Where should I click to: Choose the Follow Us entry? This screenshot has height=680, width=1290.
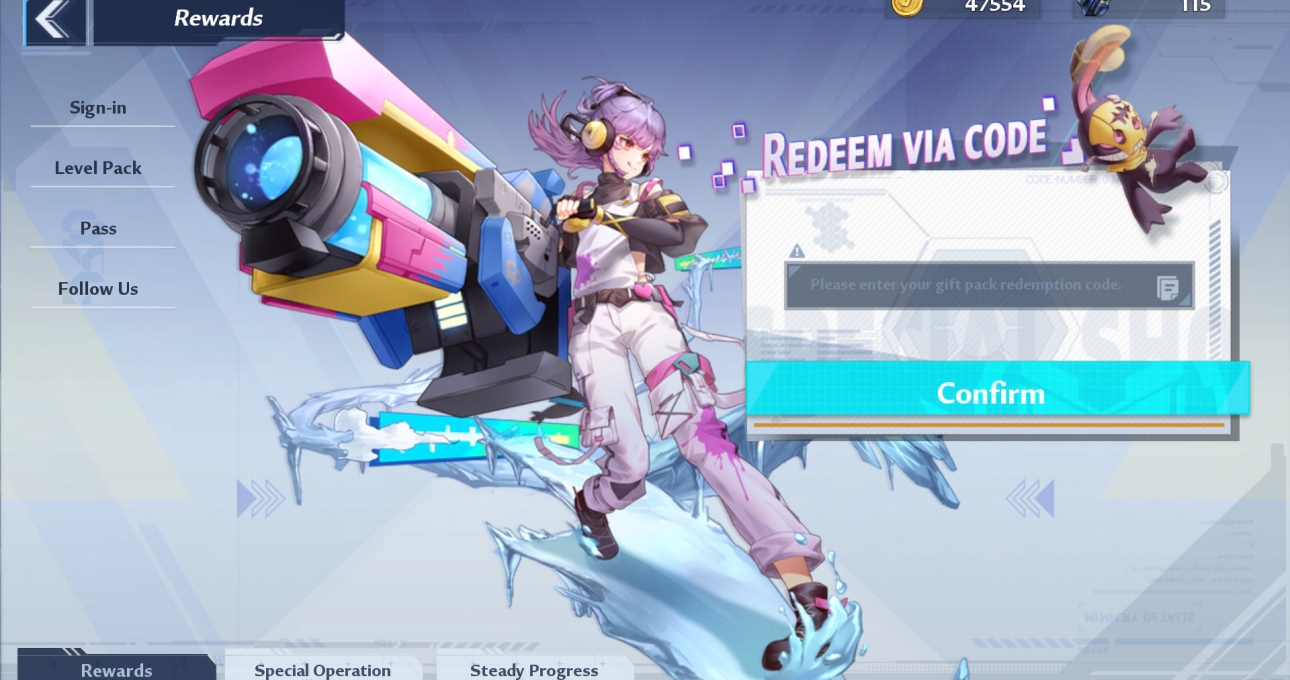(x=98, y=289)
